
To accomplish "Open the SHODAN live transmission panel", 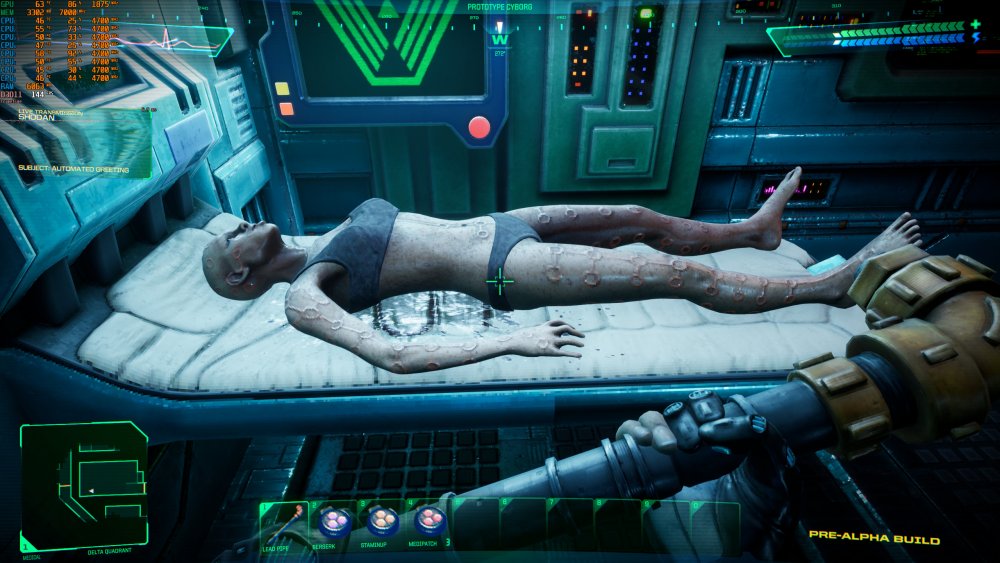I will (76, 142).
